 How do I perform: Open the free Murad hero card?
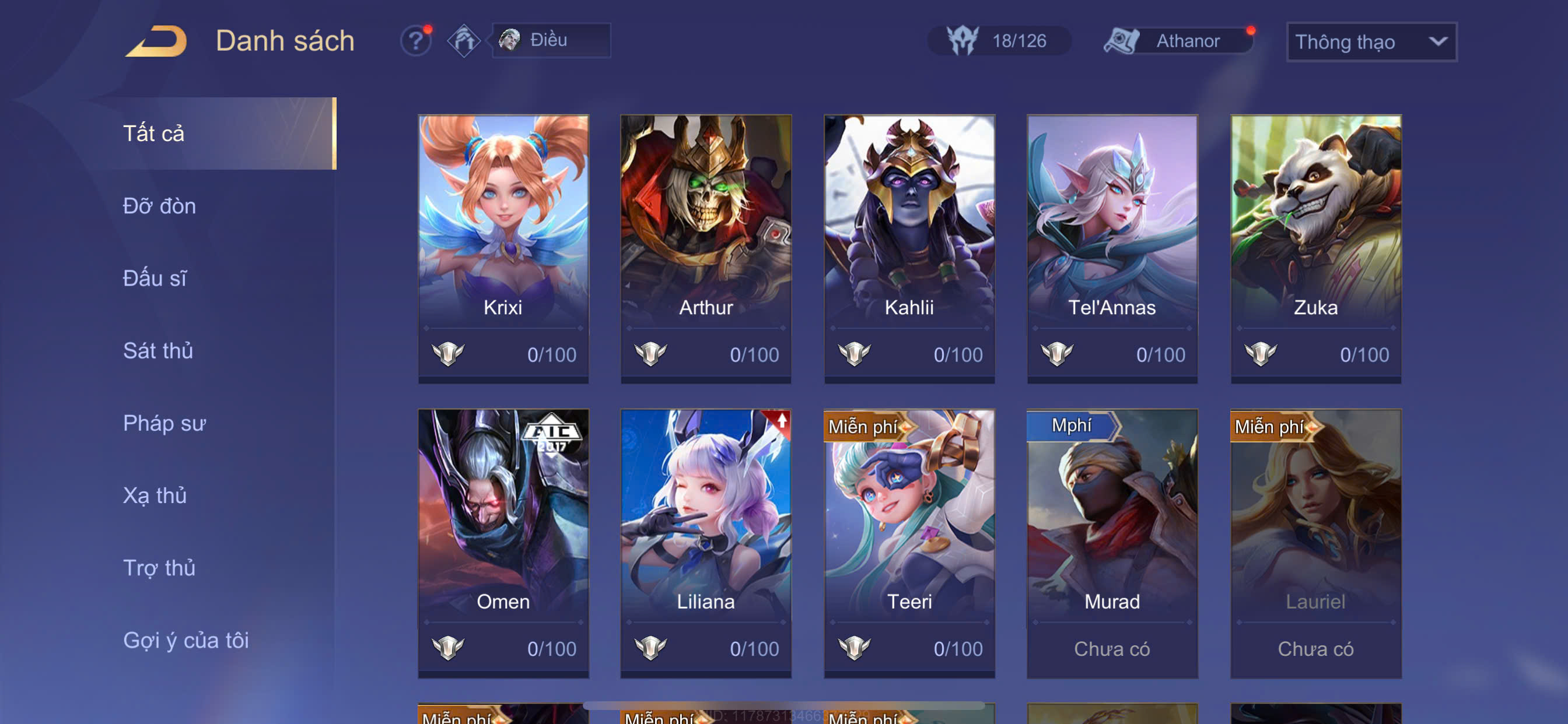pos(1111,543)
